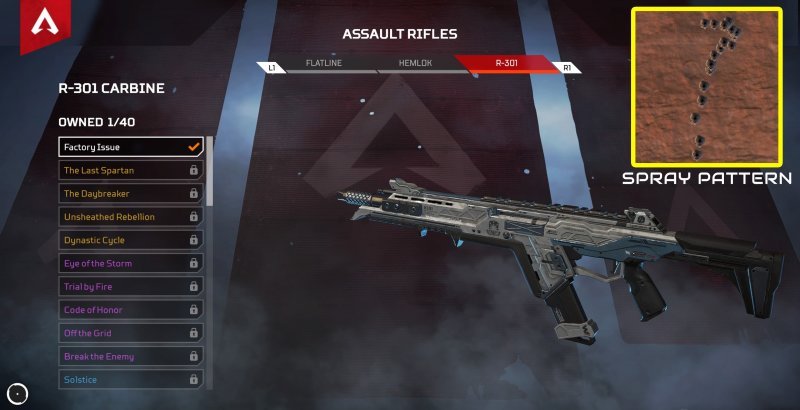Viewport: 800px width, 410px height.
Task: Select The Last Spartan skin
Action: [x=131, y=170]
